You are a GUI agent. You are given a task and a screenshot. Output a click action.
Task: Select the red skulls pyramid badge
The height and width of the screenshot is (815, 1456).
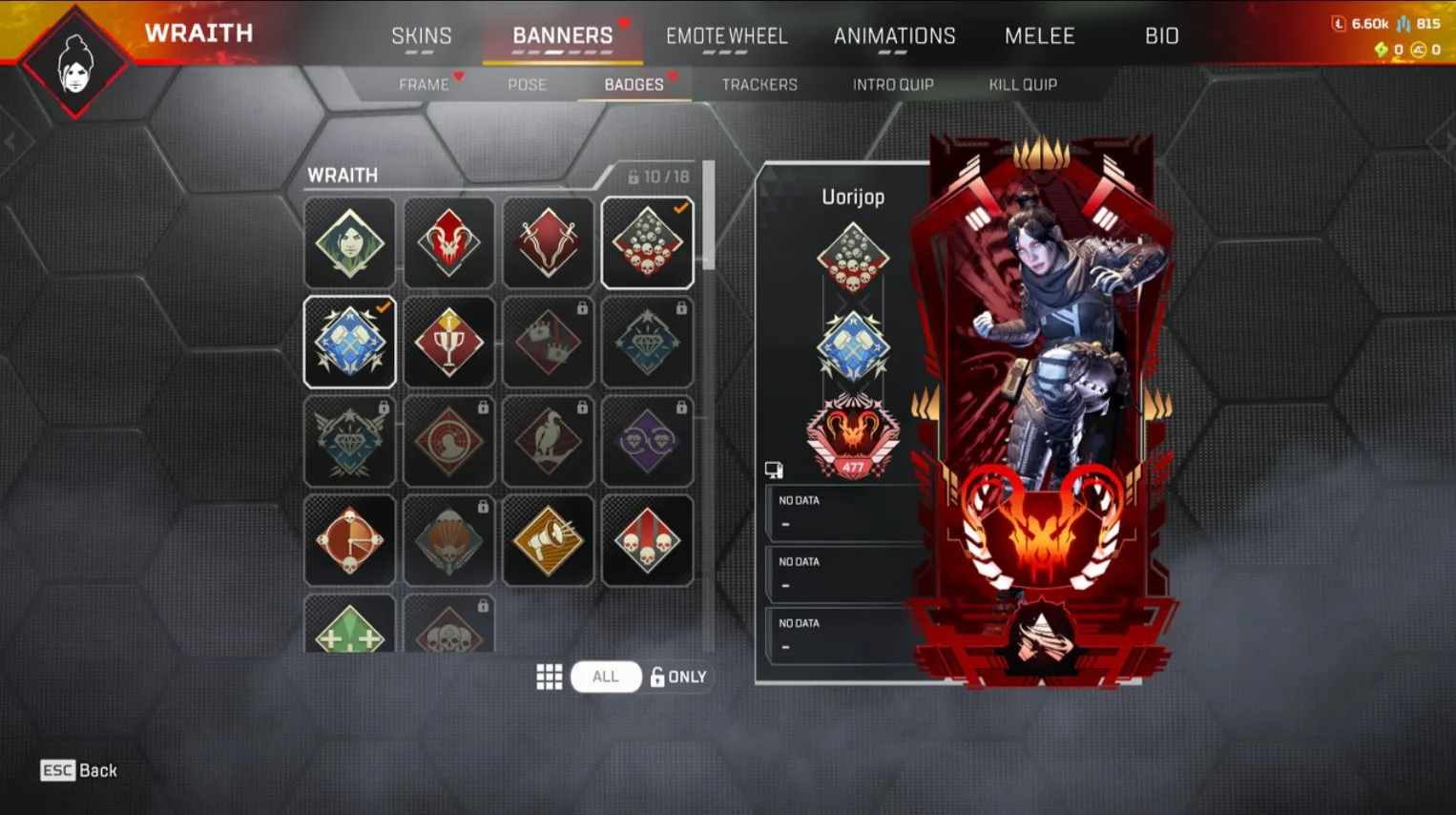[647, 243]
